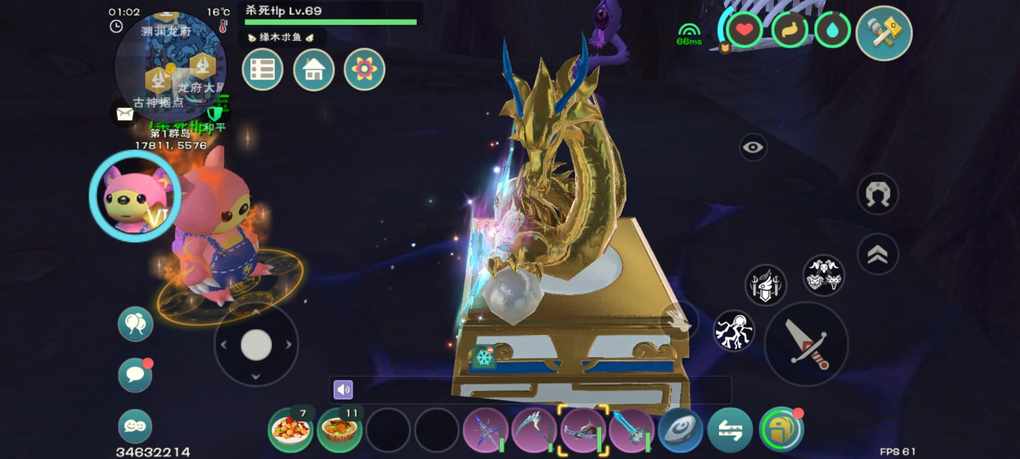Viewport: 1020px width, 459px height.
Task: Select the pink pet portrait
Action: (x=134, y=194)
